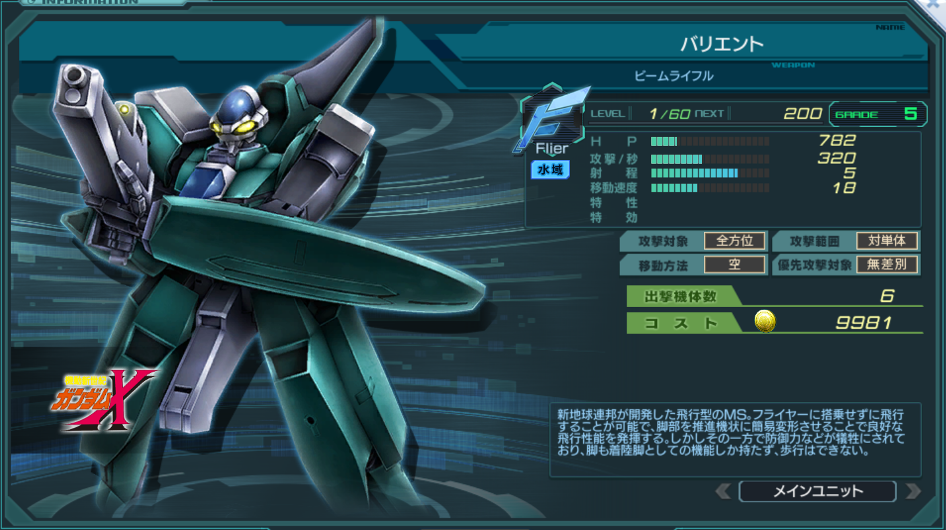Go to the next unit with the right arrow
This screenshot has height=530, width=946.
911,491
